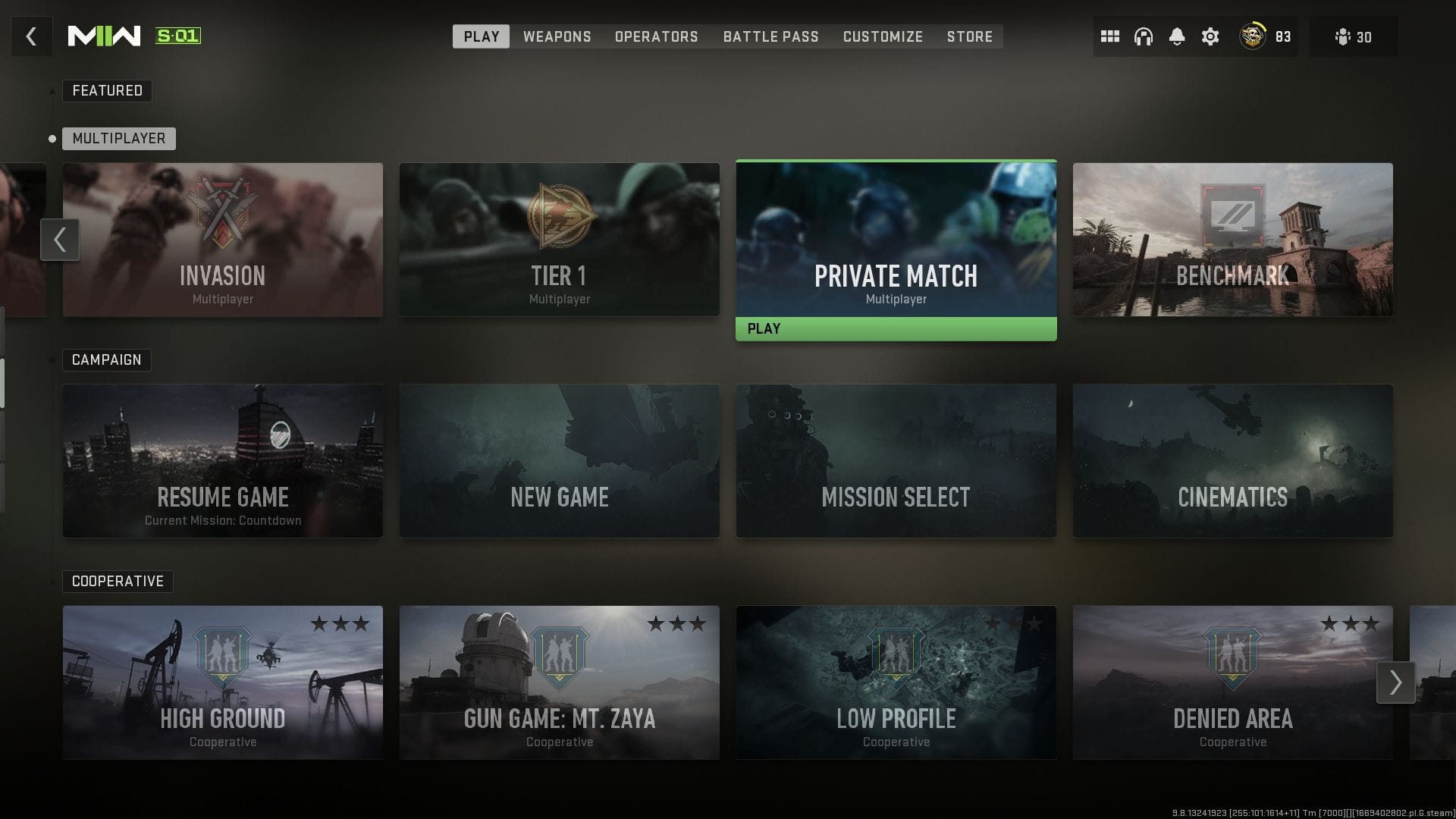Select the COOPERATIVE category label
1456x819 pixels.
pyautogui.click(x=118, y=581)
